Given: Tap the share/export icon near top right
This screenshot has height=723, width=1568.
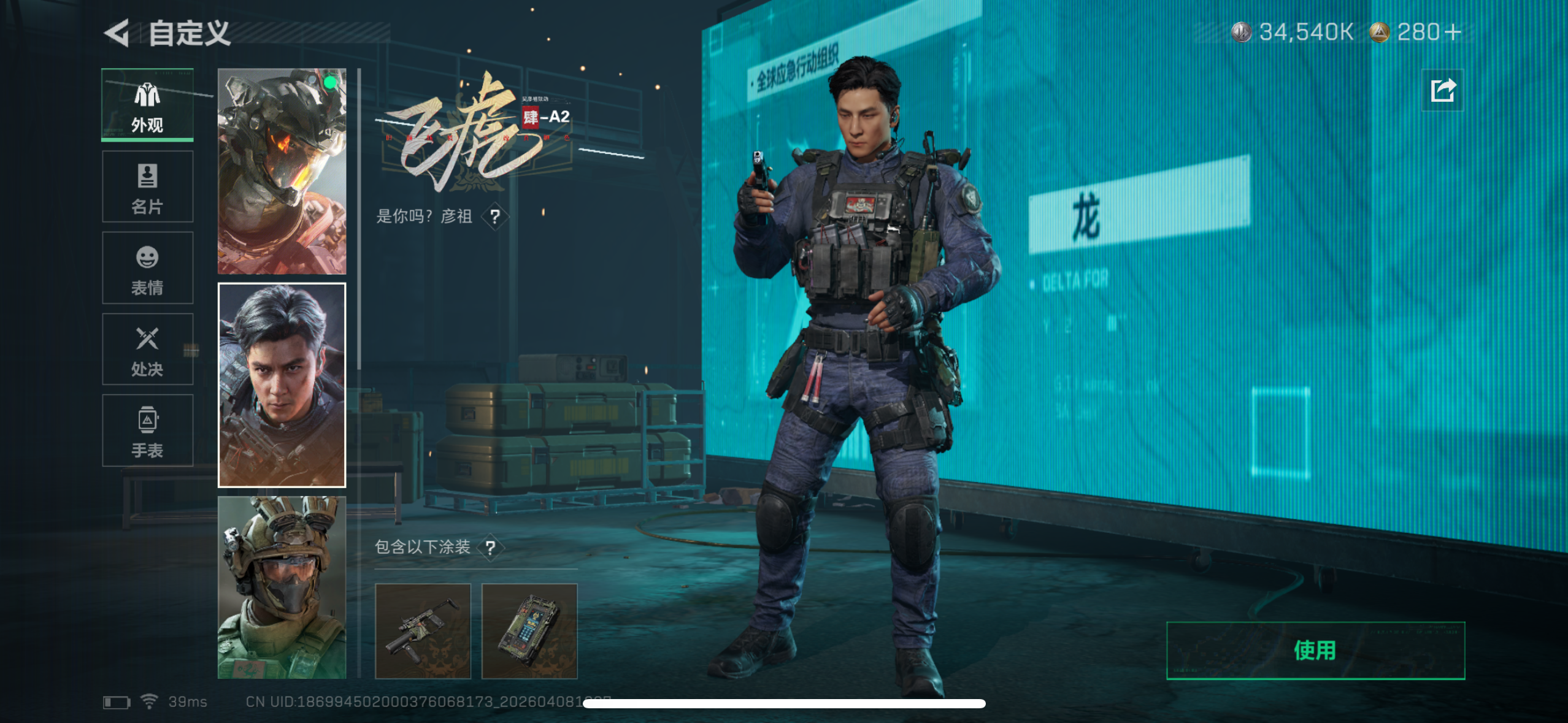Looking at the screenshot, I should click(x=1442, y=90).
